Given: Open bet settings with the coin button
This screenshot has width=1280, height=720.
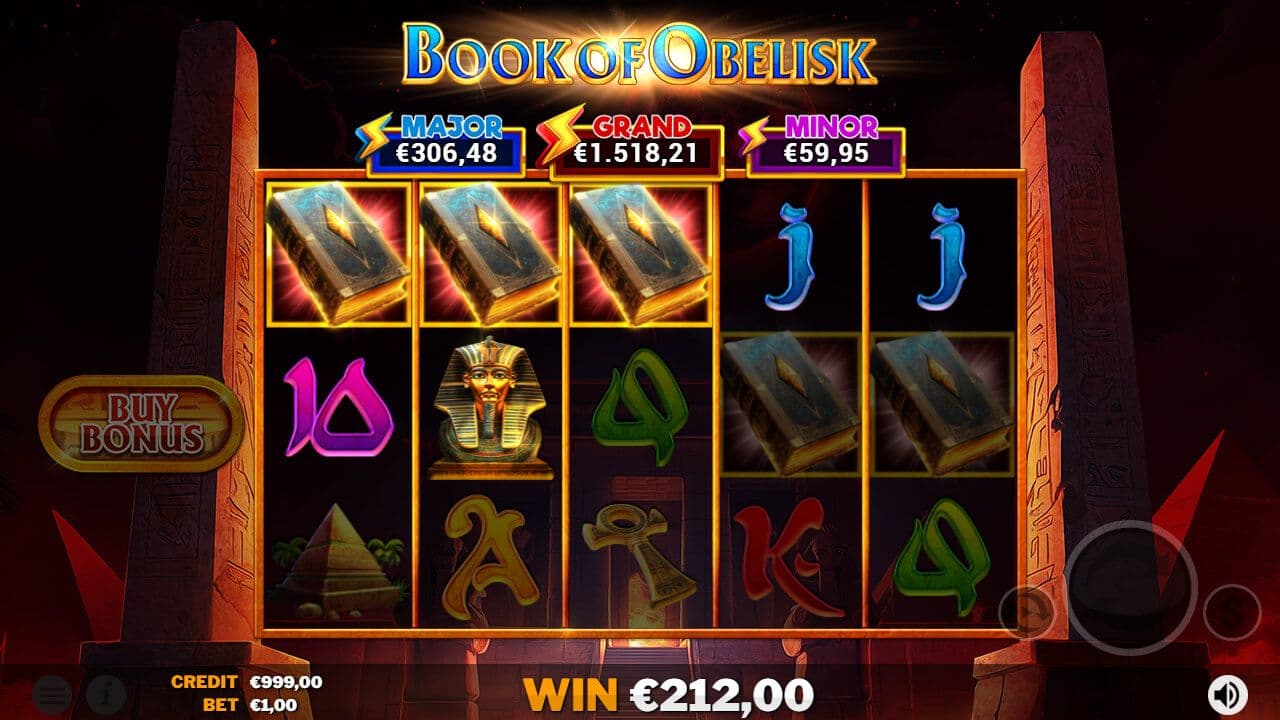Looking at the screenshot, I should point(1232,612).
